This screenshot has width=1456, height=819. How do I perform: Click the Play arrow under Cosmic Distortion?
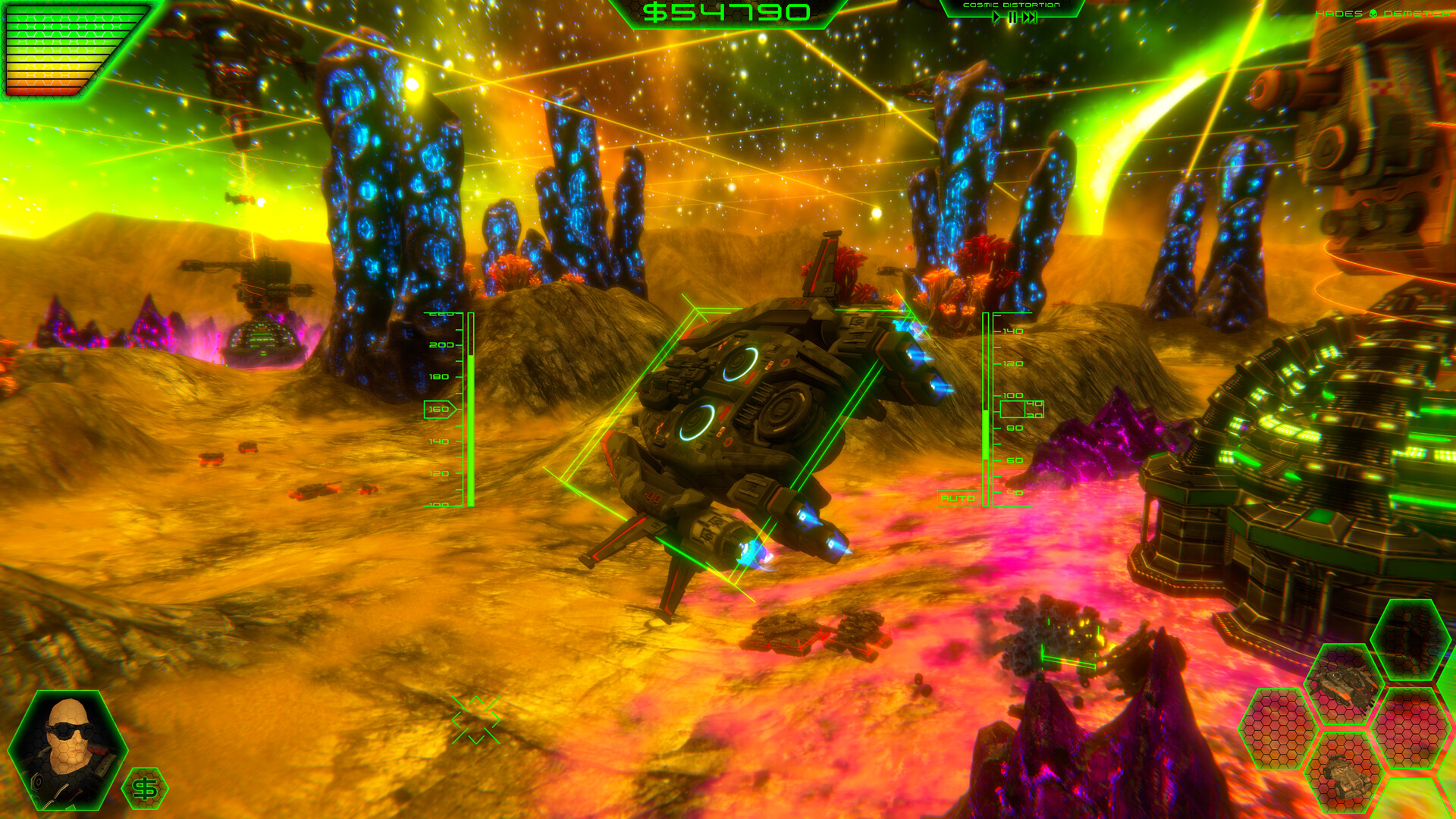coord(996,17)
